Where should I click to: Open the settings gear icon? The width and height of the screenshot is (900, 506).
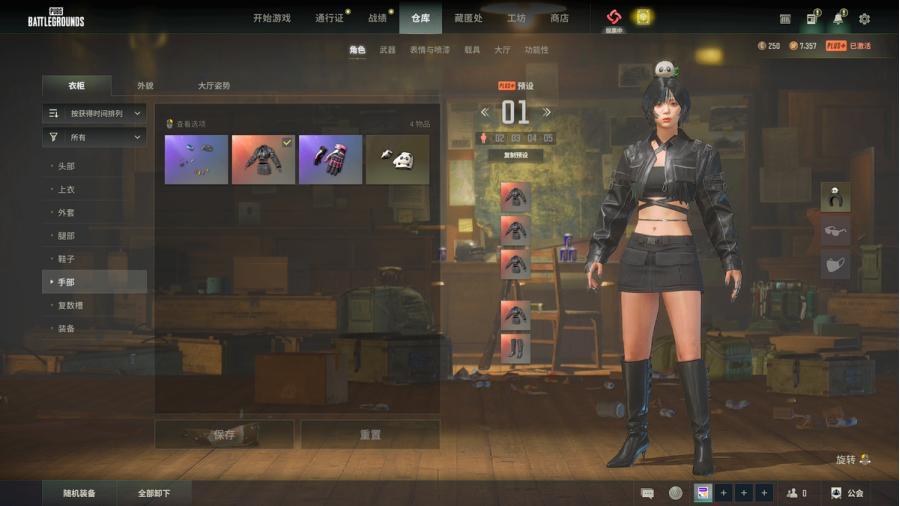point(864,18)
